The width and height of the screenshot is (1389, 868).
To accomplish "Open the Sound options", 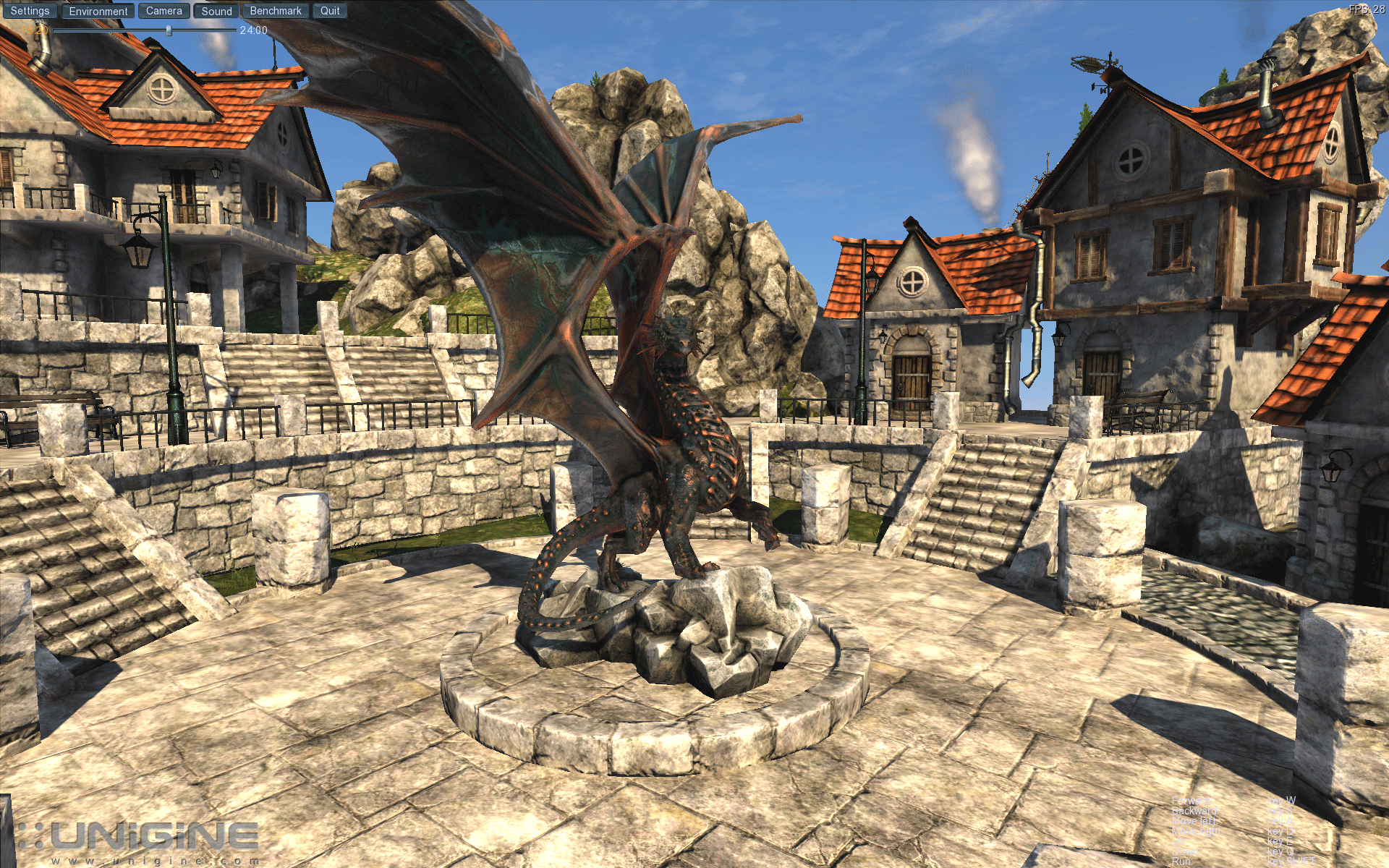I will (216, 11).
